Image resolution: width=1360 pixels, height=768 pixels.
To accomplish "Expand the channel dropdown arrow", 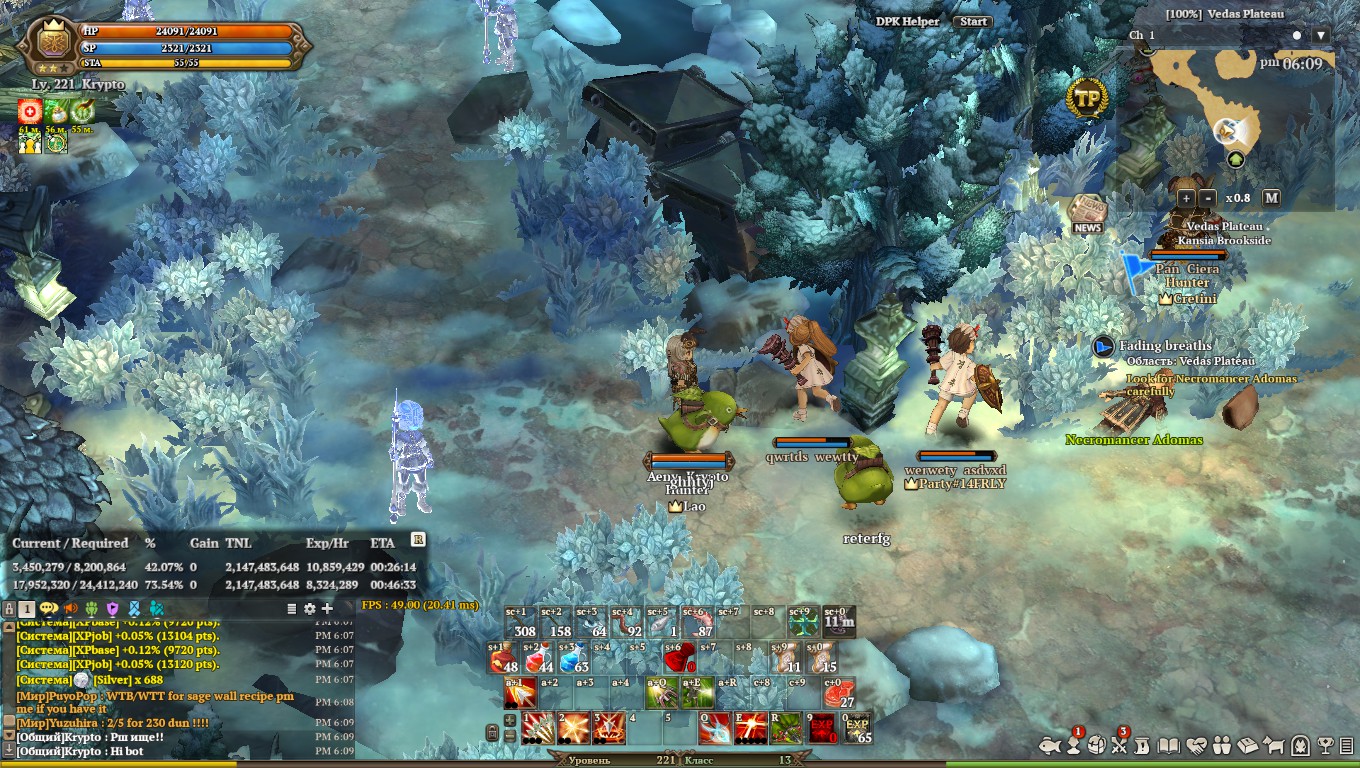I will click(x=1321, y=35).
